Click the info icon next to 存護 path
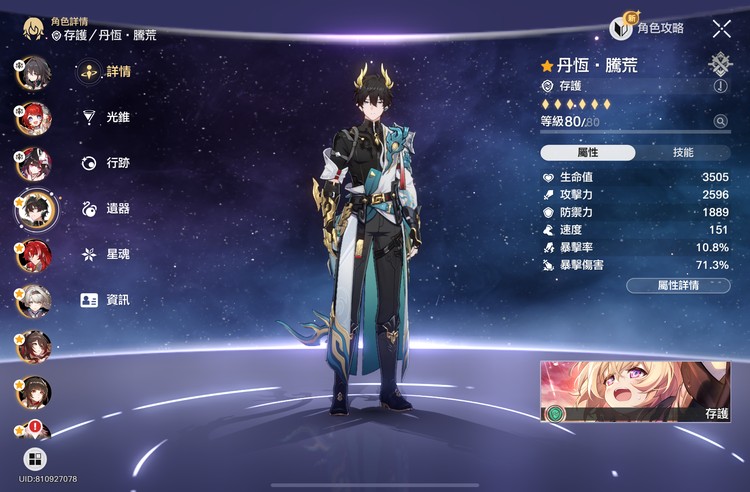 tap(720, 86)
